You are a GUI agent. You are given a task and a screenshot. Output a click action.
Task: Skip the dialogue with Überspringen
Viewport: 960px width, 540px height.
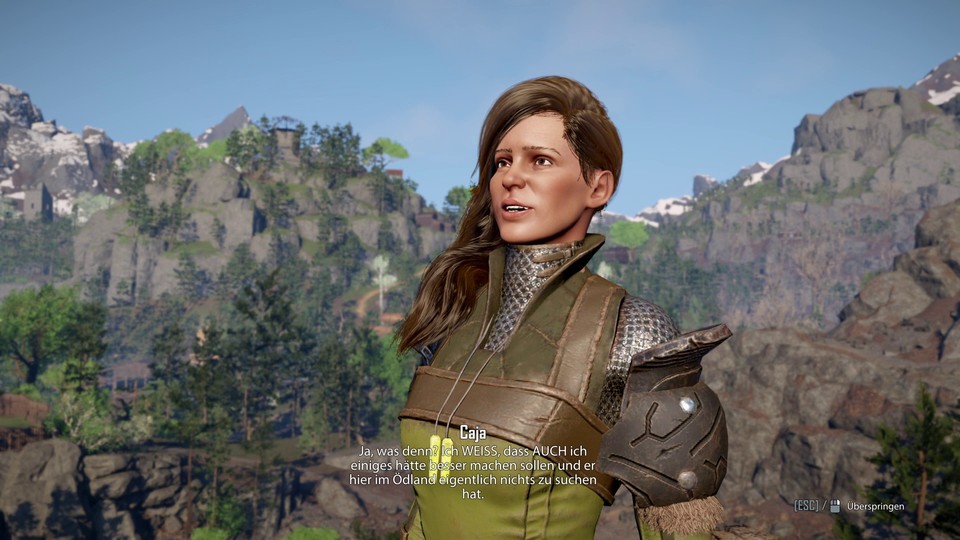click(874, 506)
